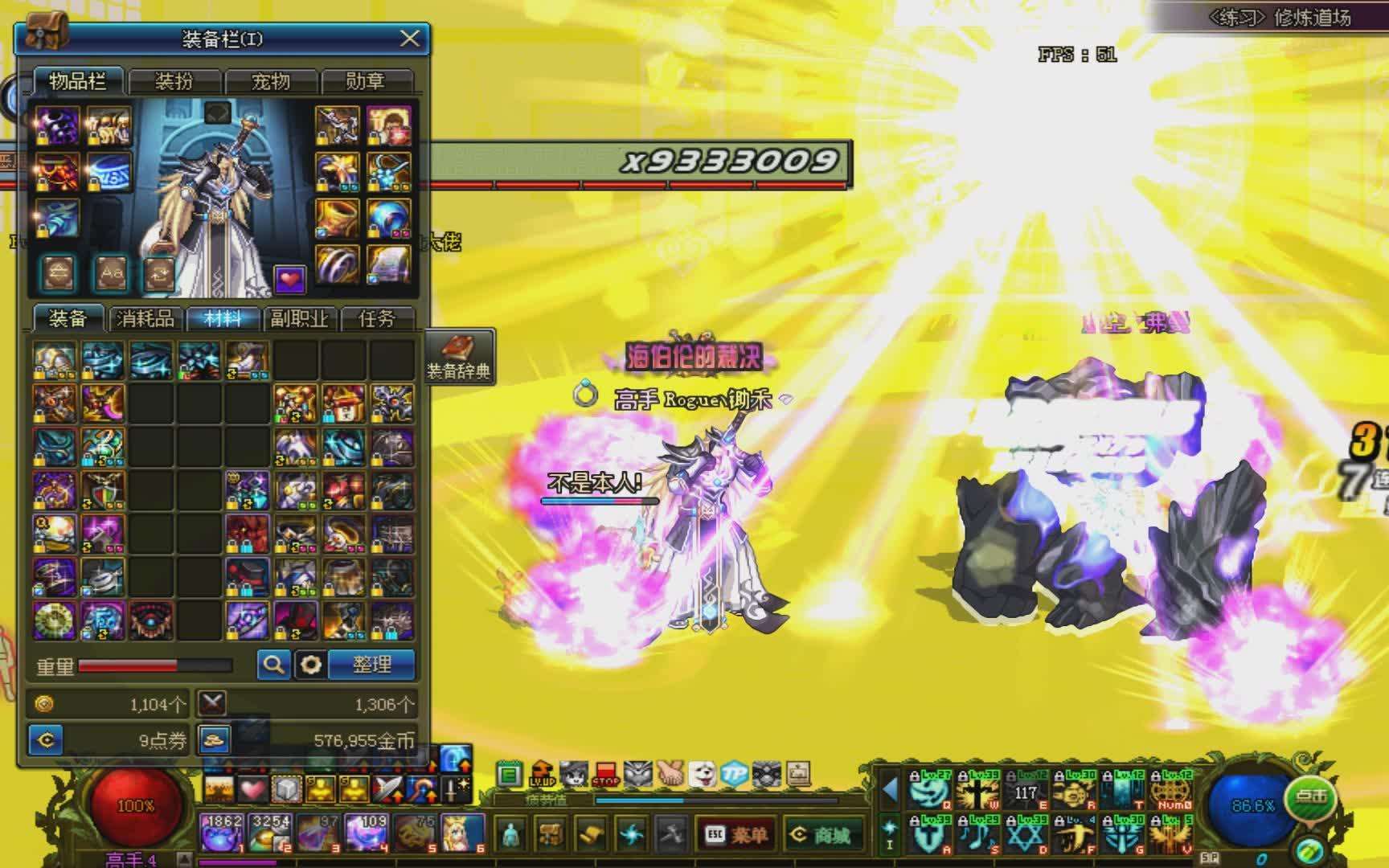The height and width of the screenshot is (868, 1389).
Task: Open the ESC 菜单 menu
Action: 735,834
